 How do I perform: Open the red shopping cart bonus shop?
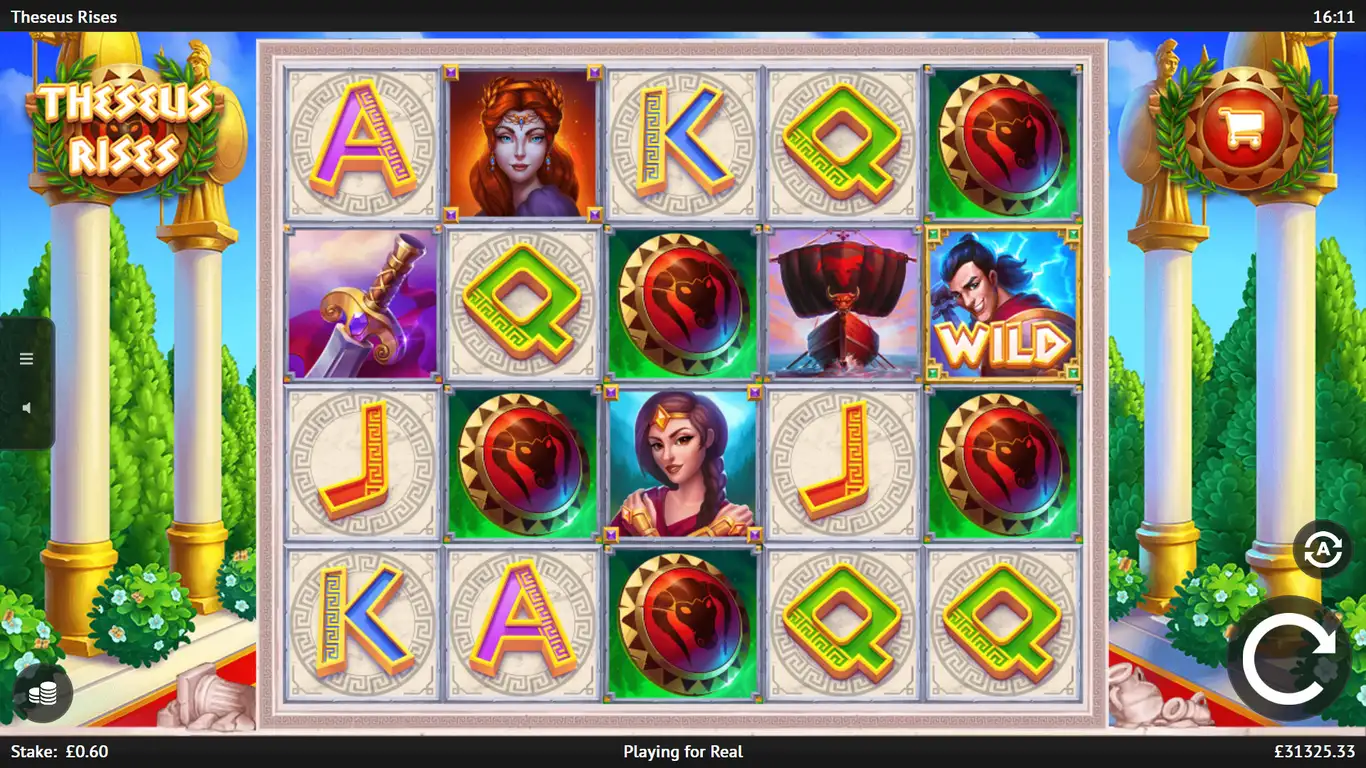[1241, 128]
